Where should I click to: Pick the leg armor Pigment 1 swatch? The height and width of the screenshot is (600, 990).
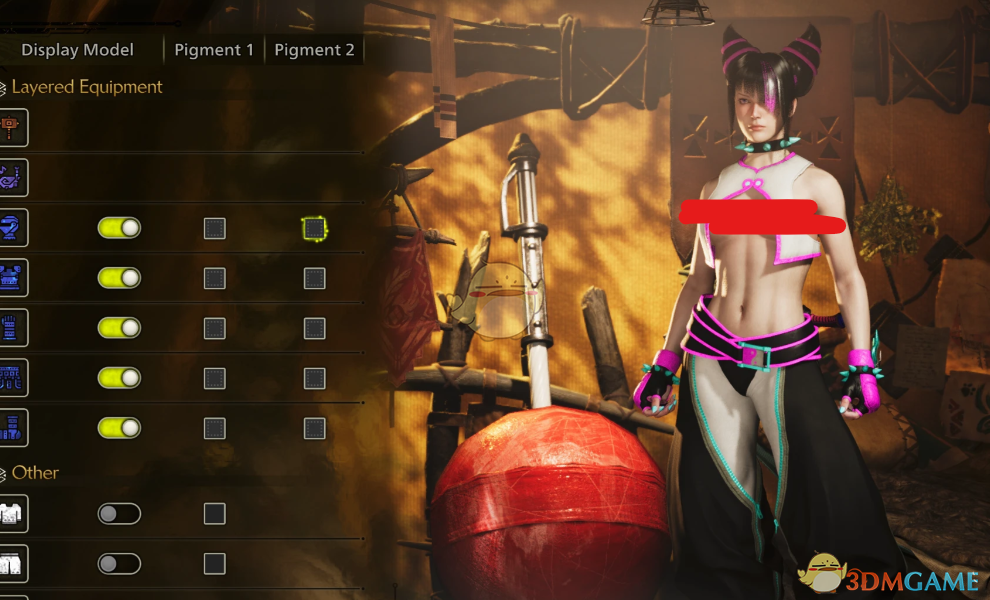[x=214, y=429]
